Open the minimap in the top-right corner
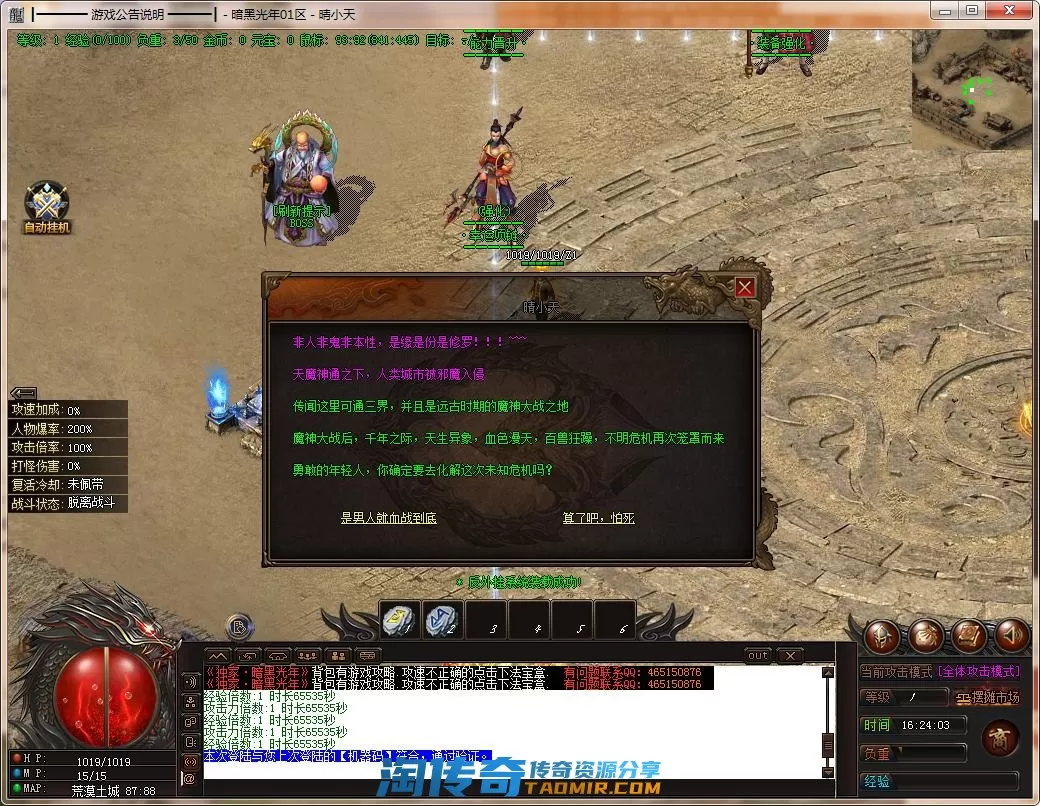This screenshot has width=1040, height=806. pos(970,90)
